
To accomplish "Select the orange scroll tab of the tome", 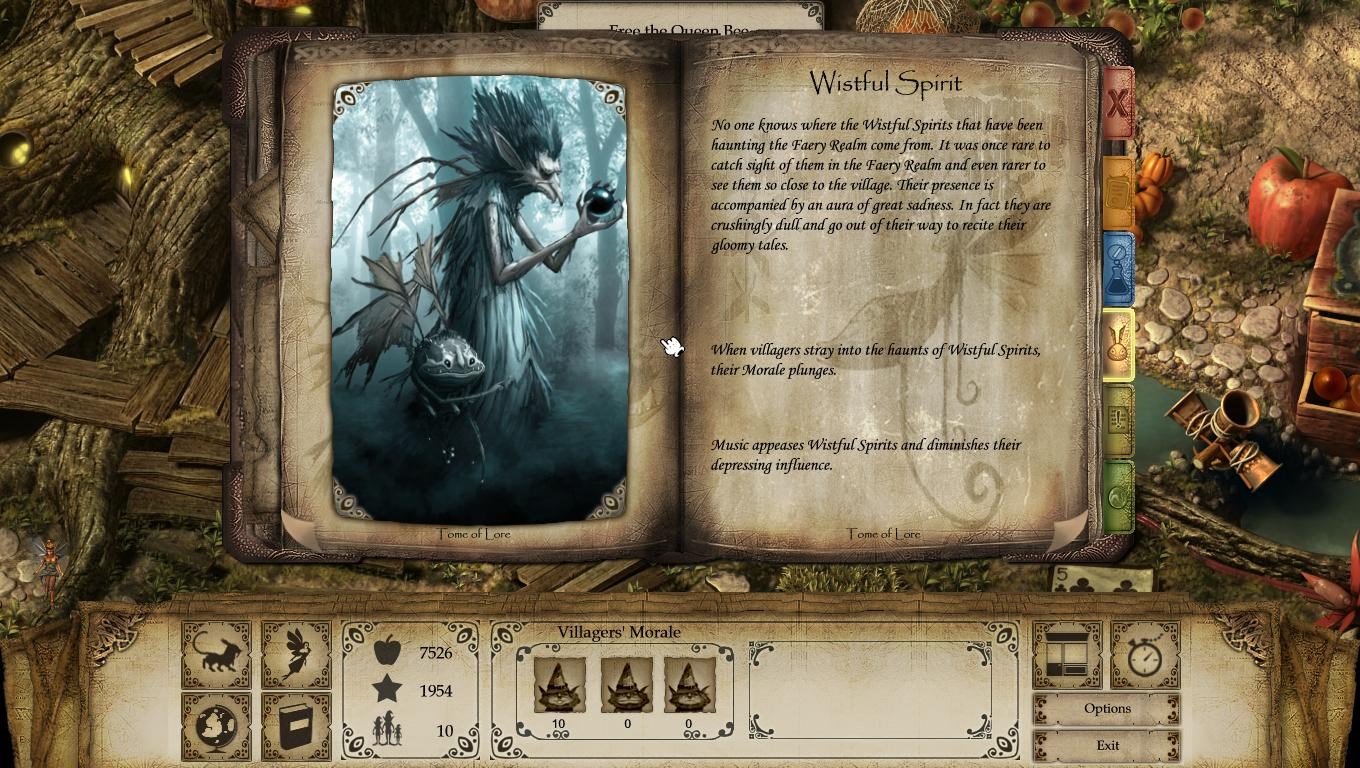I will click(x=1117, y=190).
